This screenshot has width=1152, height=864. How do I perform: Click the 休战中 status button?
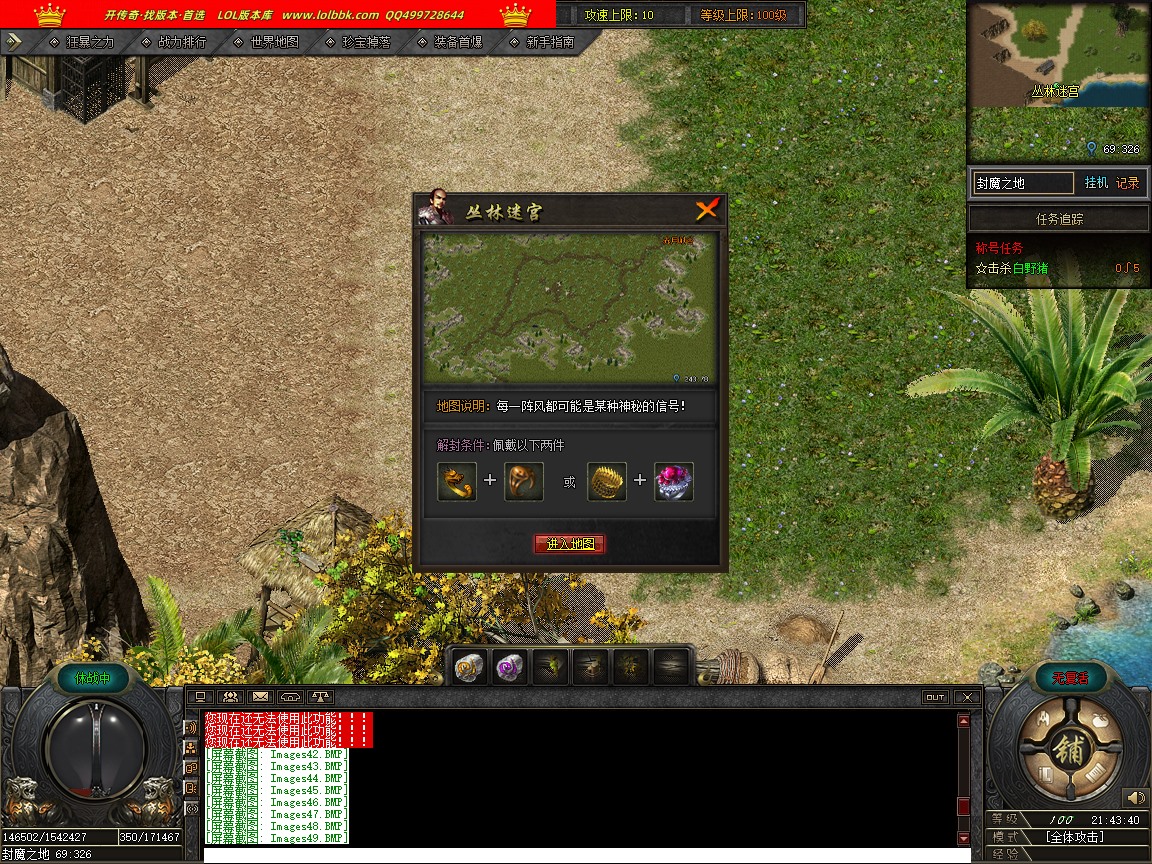(91, 678)
